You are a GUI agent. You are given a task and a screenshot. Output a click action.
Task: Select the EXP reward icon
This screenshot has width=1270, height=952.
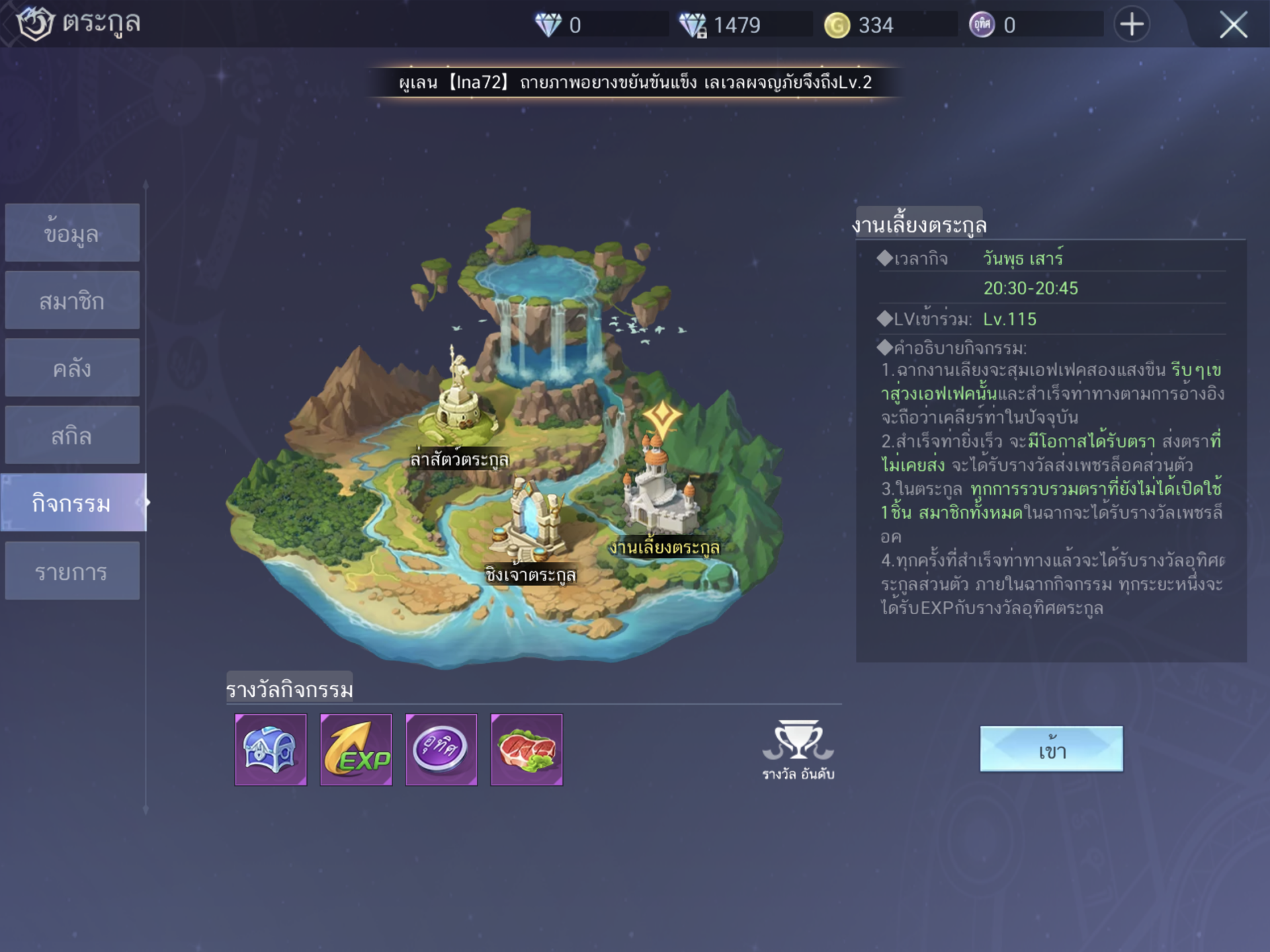tap(357, 750)
